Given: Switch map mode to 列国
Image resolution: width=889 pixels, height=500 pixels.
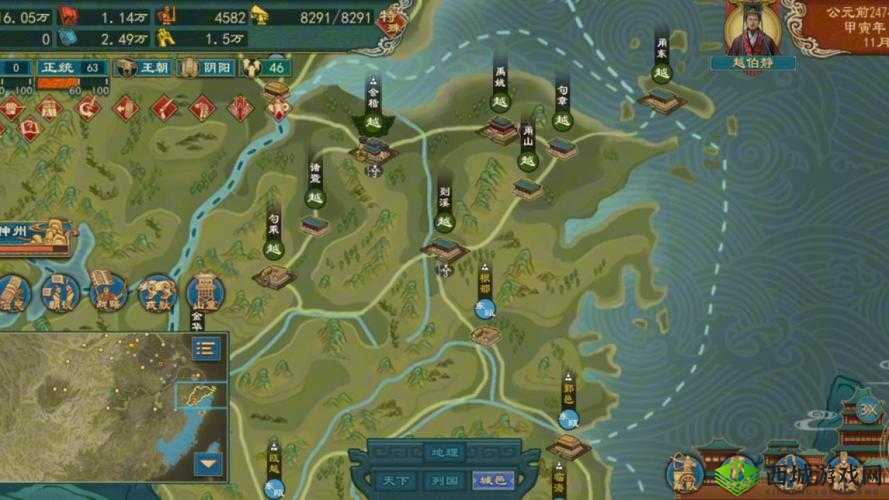Looking at the screenshot, I should [442, 481].
